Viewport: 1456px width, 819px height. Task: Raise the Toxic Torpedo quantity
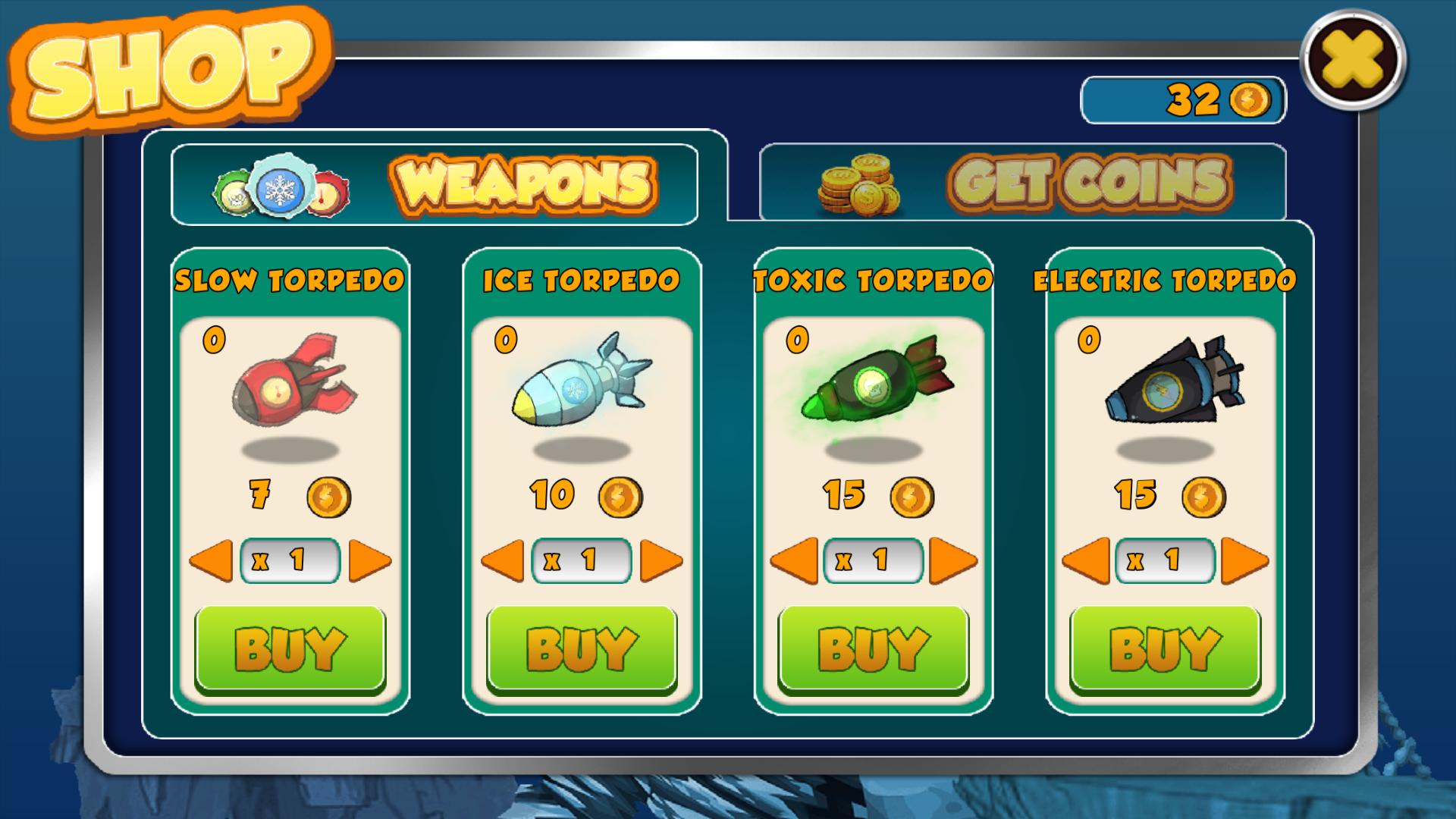tap(952, 561)
